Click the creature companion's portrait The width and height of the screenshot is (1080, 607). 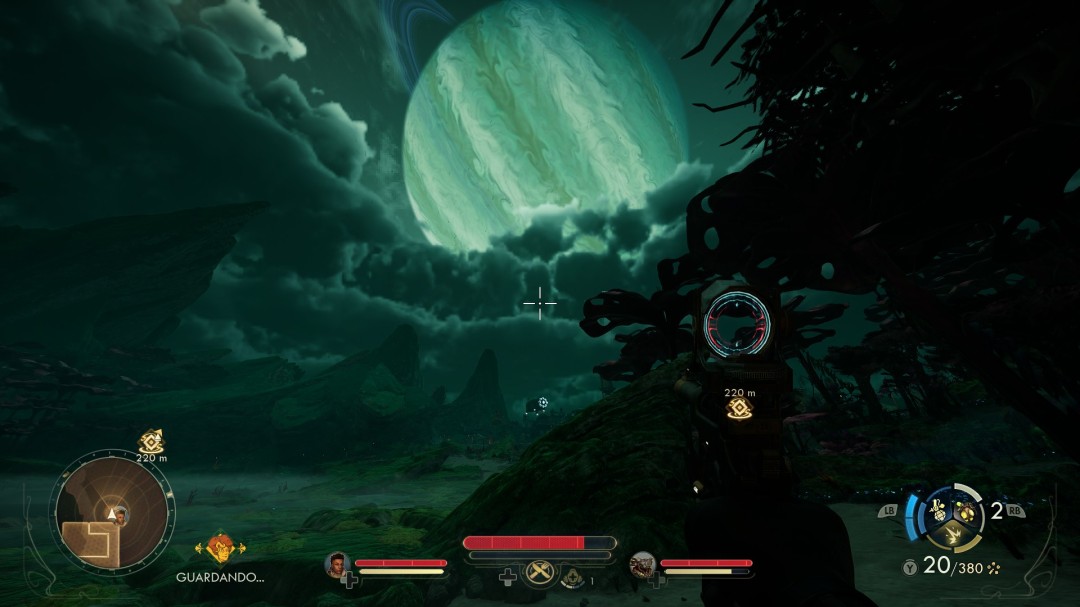(642, 565)
